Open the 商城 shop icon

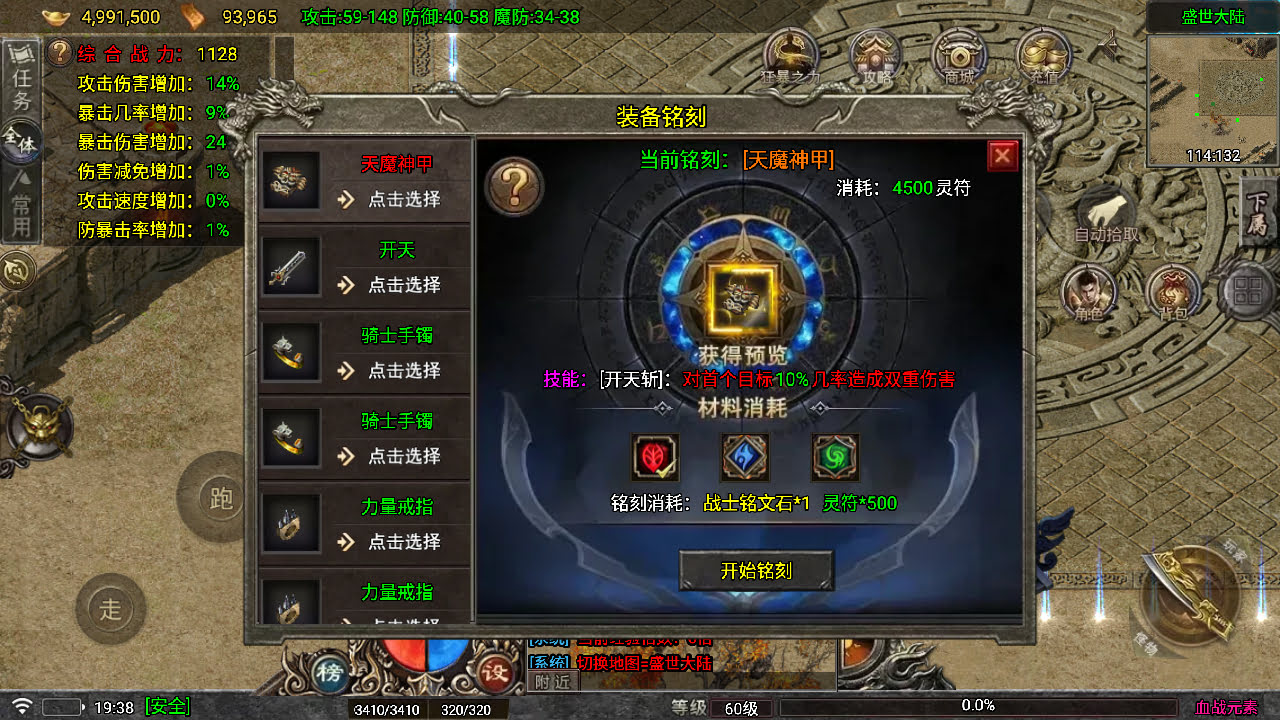pos(958,57)
